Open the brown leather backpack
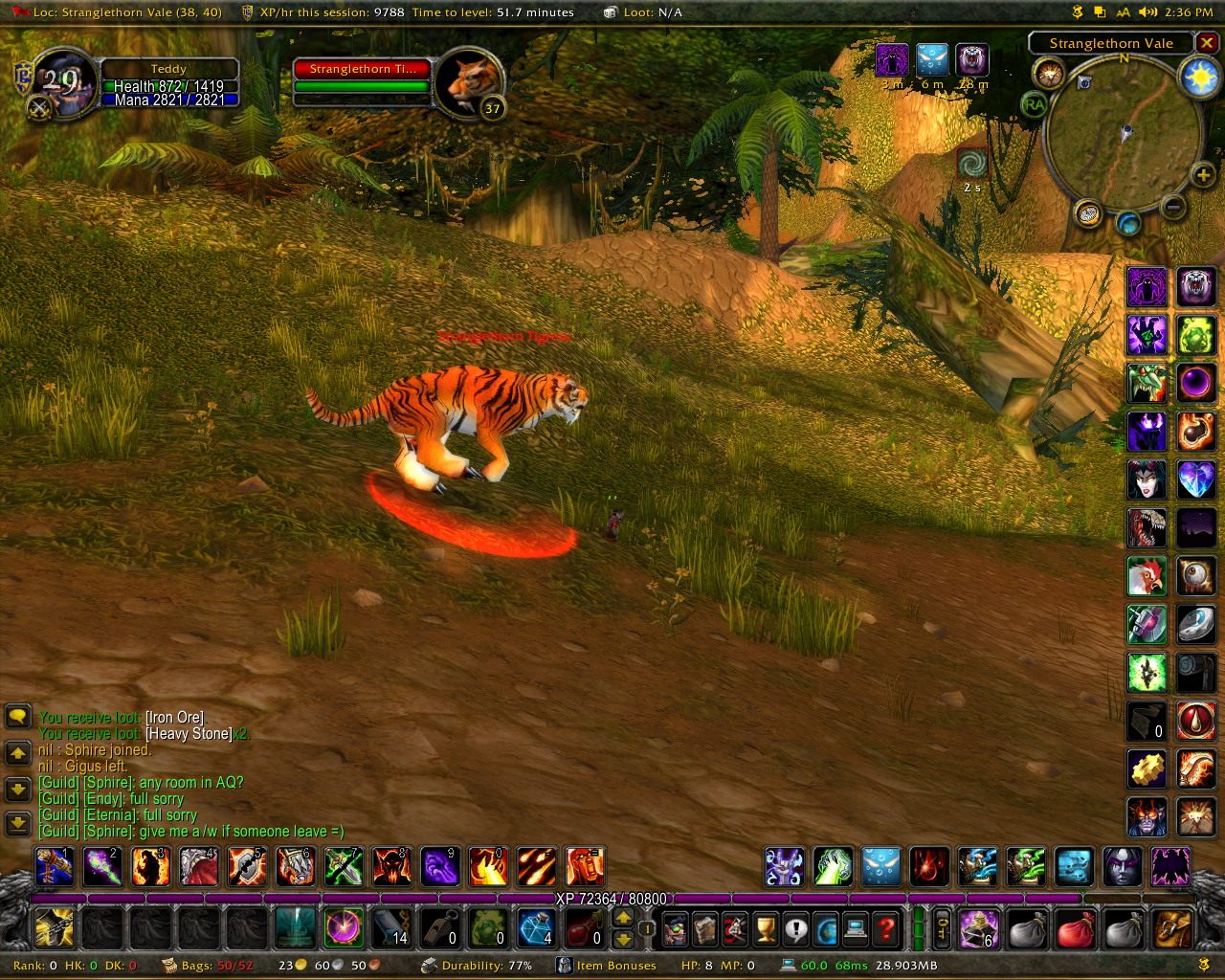Image resolution: width=1225 pixels, height=980 pixels. tap(1172, 928)
